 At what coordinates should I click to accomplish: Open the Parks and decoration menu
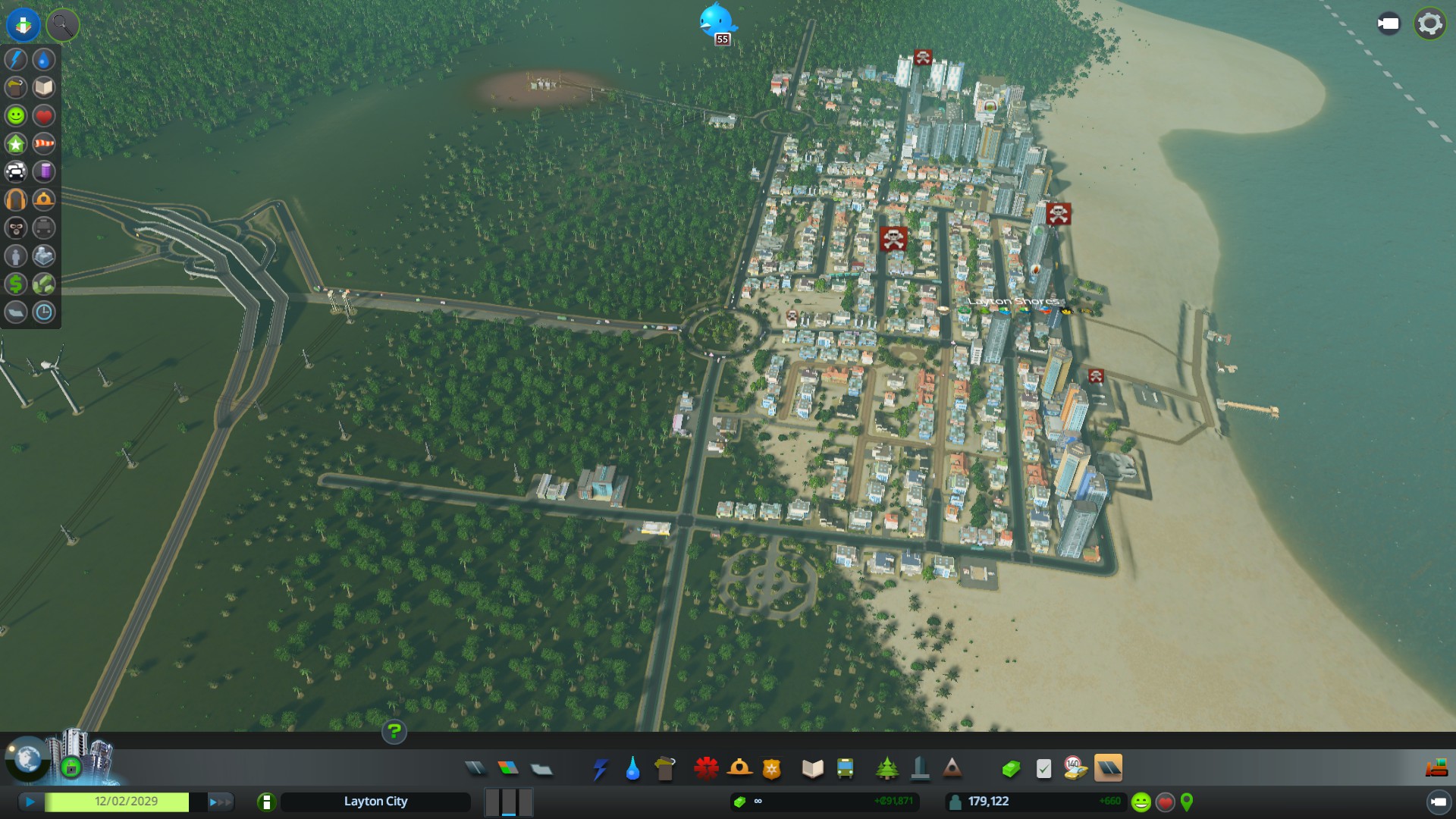886,769
